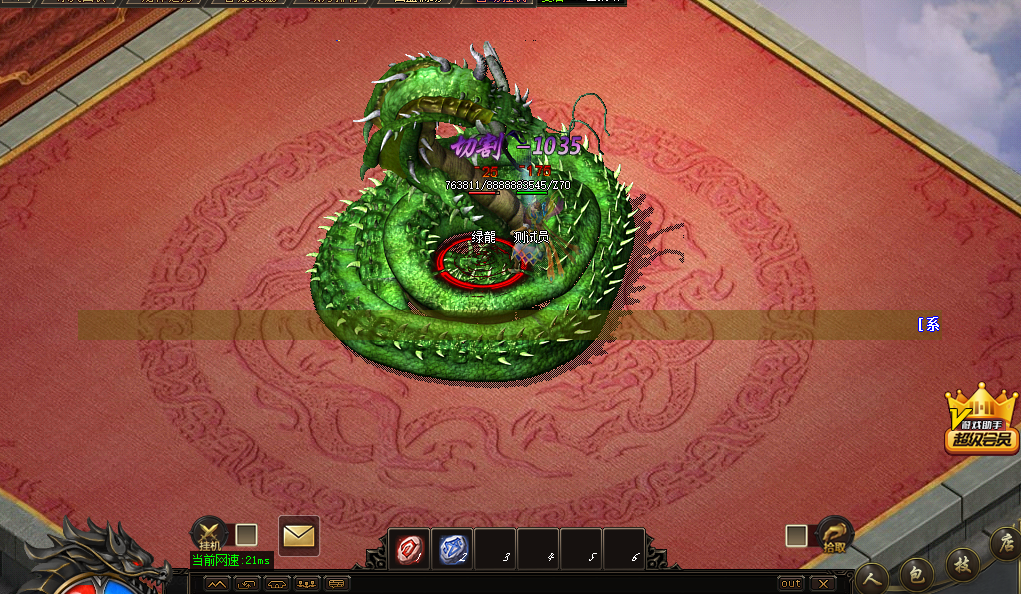This screenshot has height=594, width=1021.
Task: Tick the checkbox beside the 拾取 button
Action: pyautogui.click(x=796, y=536)
